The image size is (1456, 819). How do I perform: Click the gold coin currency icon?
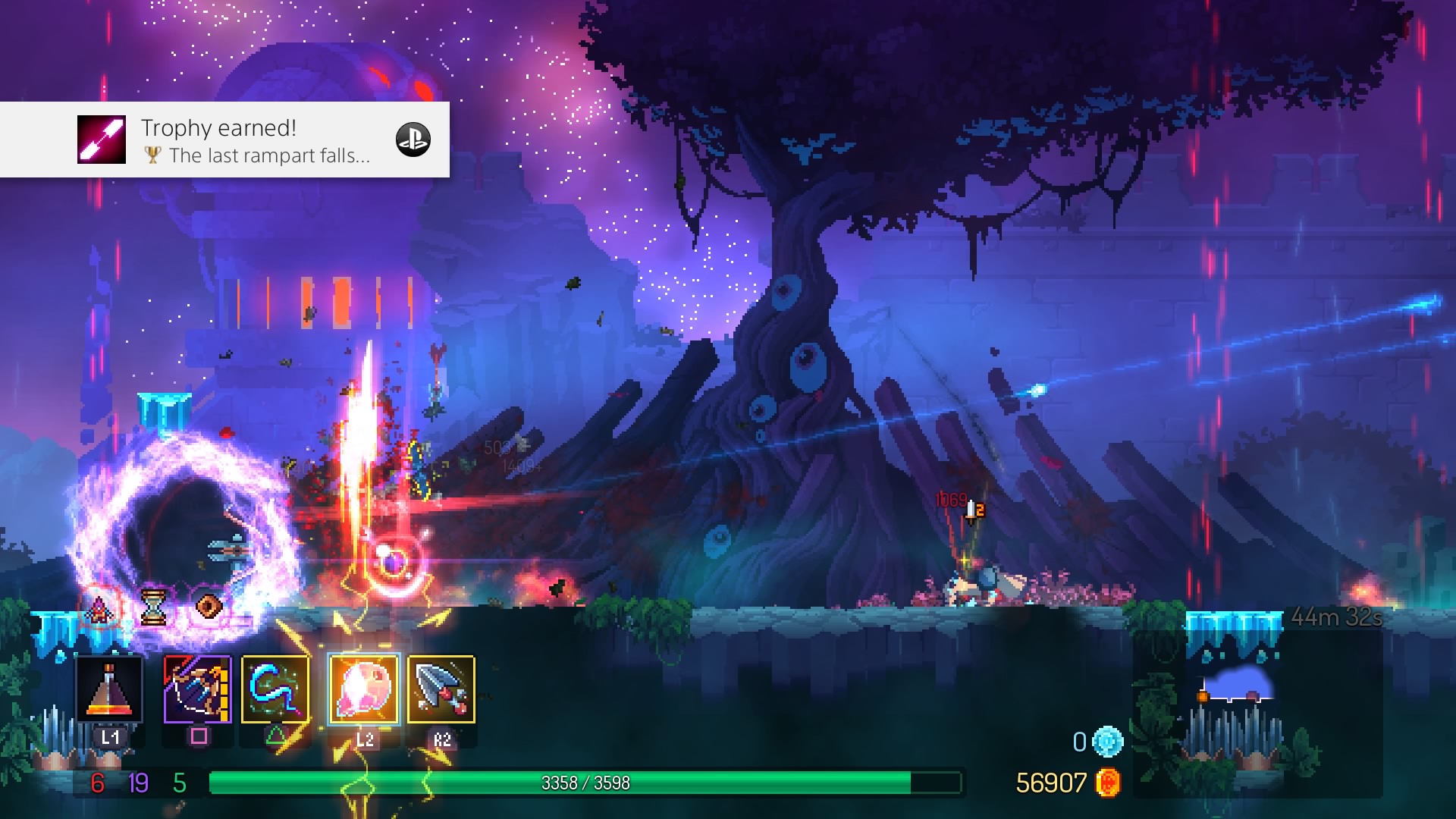1108,783
